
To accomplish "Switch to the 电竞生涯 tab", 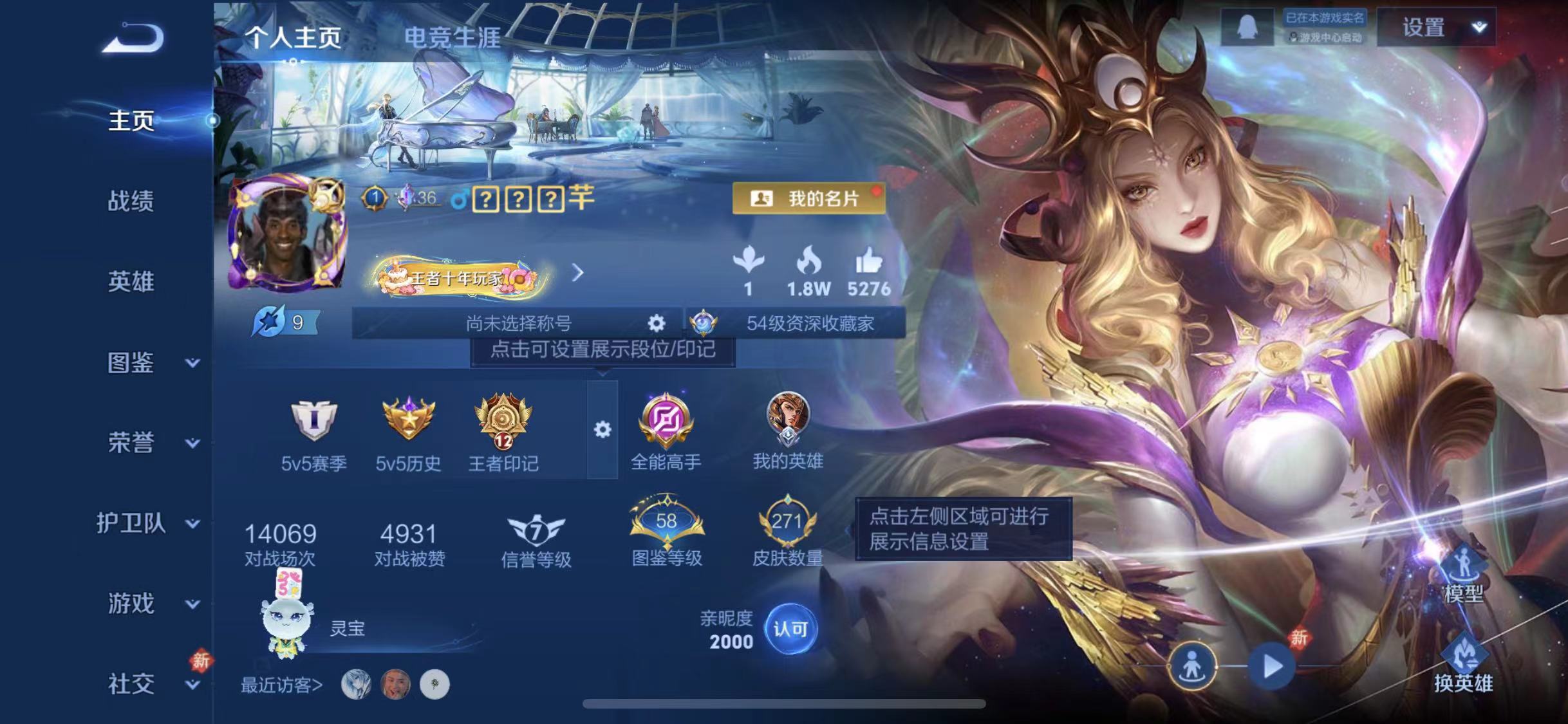I will (451, 37).
